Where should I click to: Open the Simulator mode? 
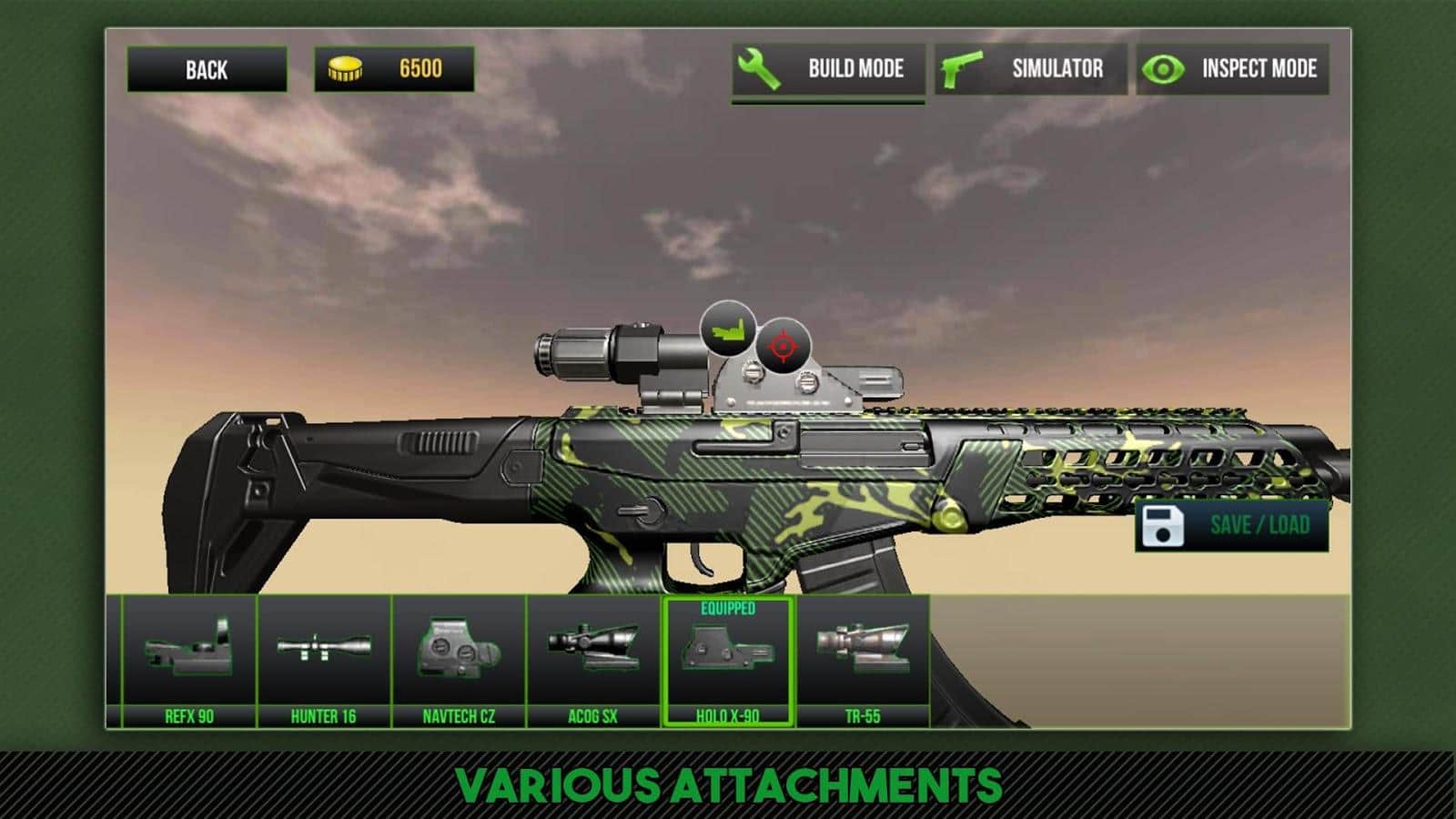(x=1030, y=69)
